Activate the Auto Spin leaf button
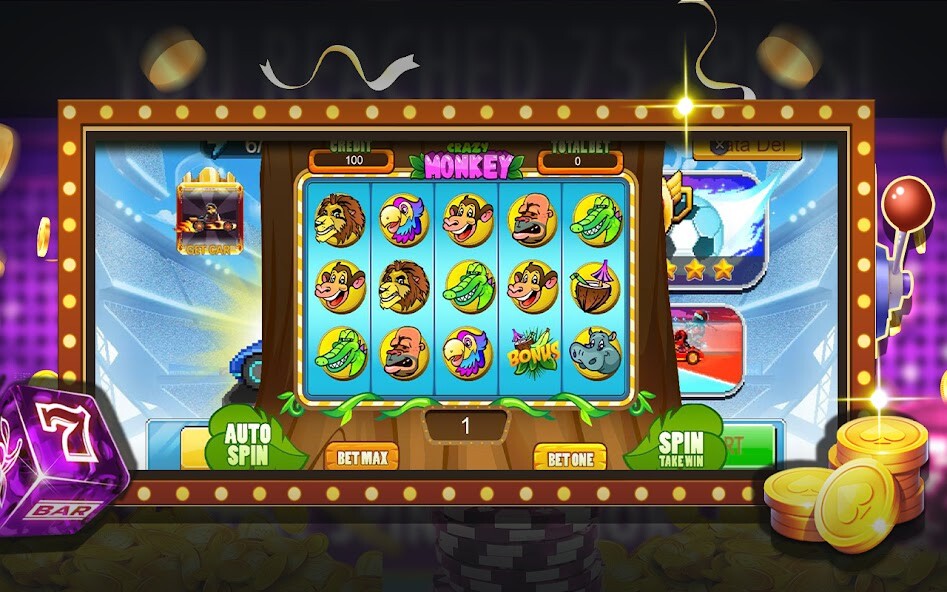 [247, 443]
